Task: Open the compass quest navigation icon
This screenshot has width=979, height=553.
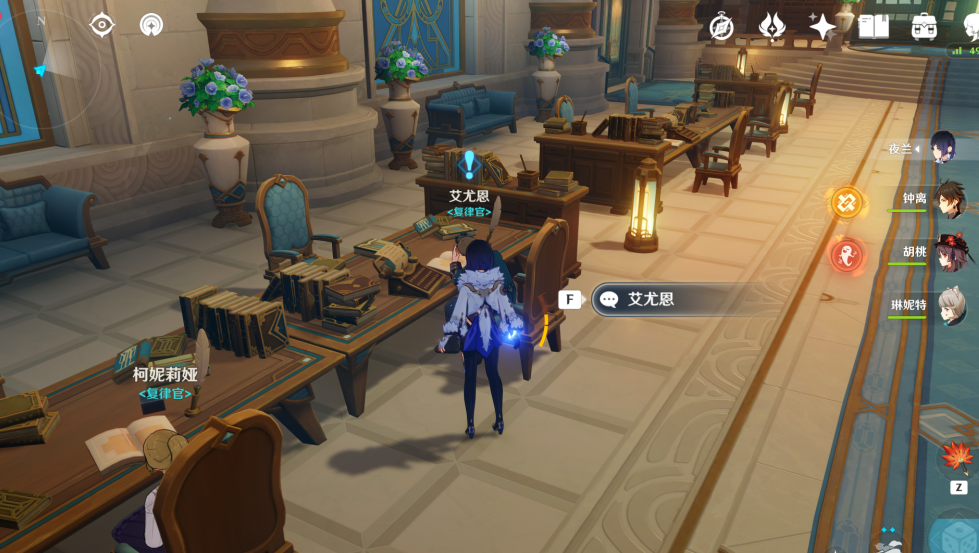Action: pyautogui.click(x=721, y=27)
